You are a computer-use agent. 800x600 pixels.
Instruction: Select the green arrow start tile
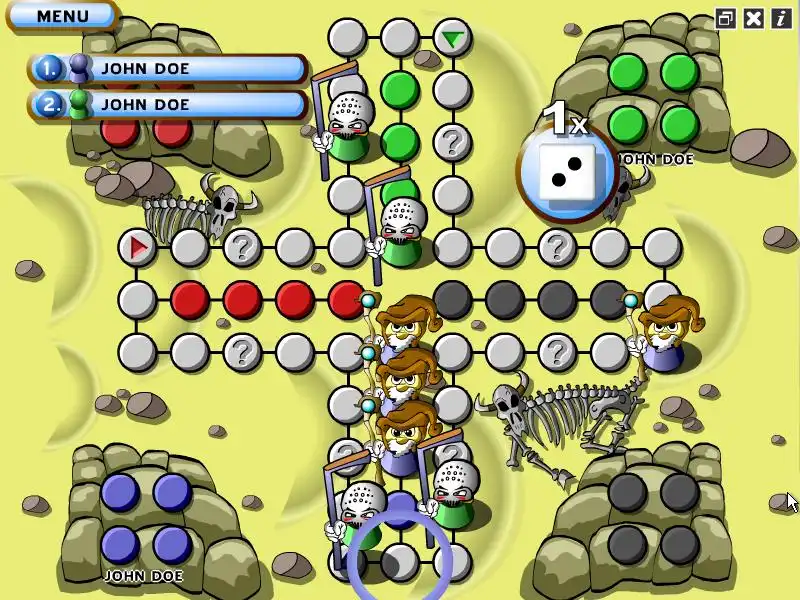point(453,39)
